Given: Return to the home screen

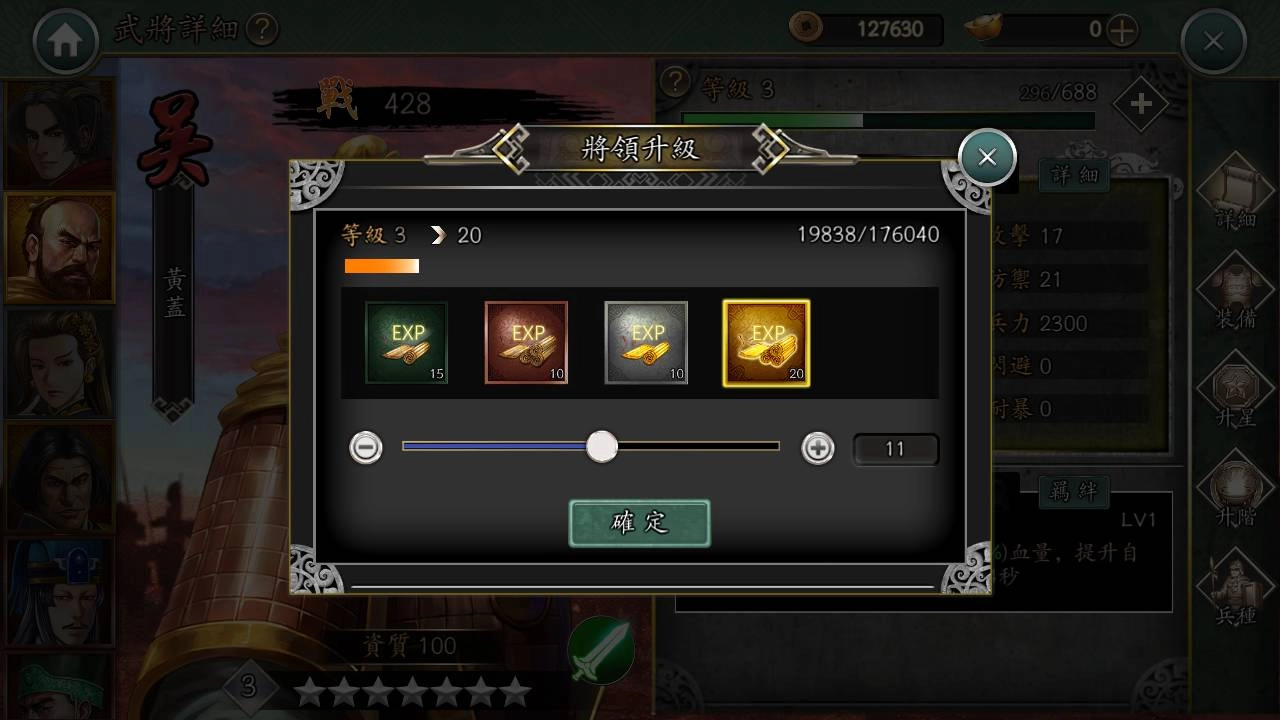Looking at the screenshot, I should 66,41.
